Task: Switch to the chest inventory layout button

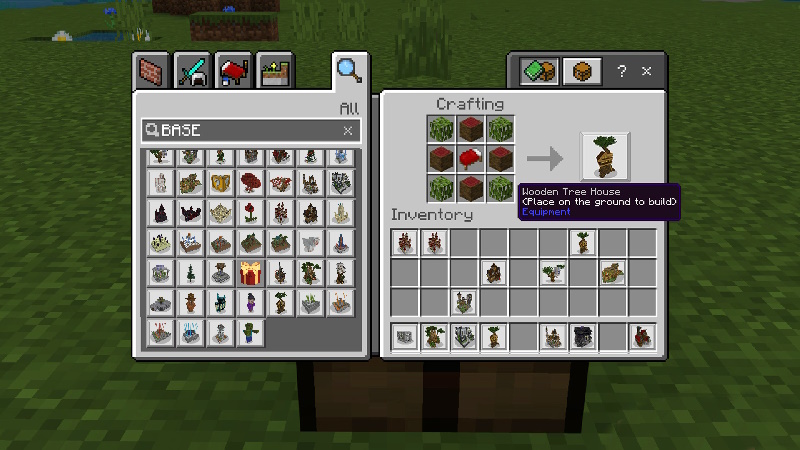Action: pos(583,72)
